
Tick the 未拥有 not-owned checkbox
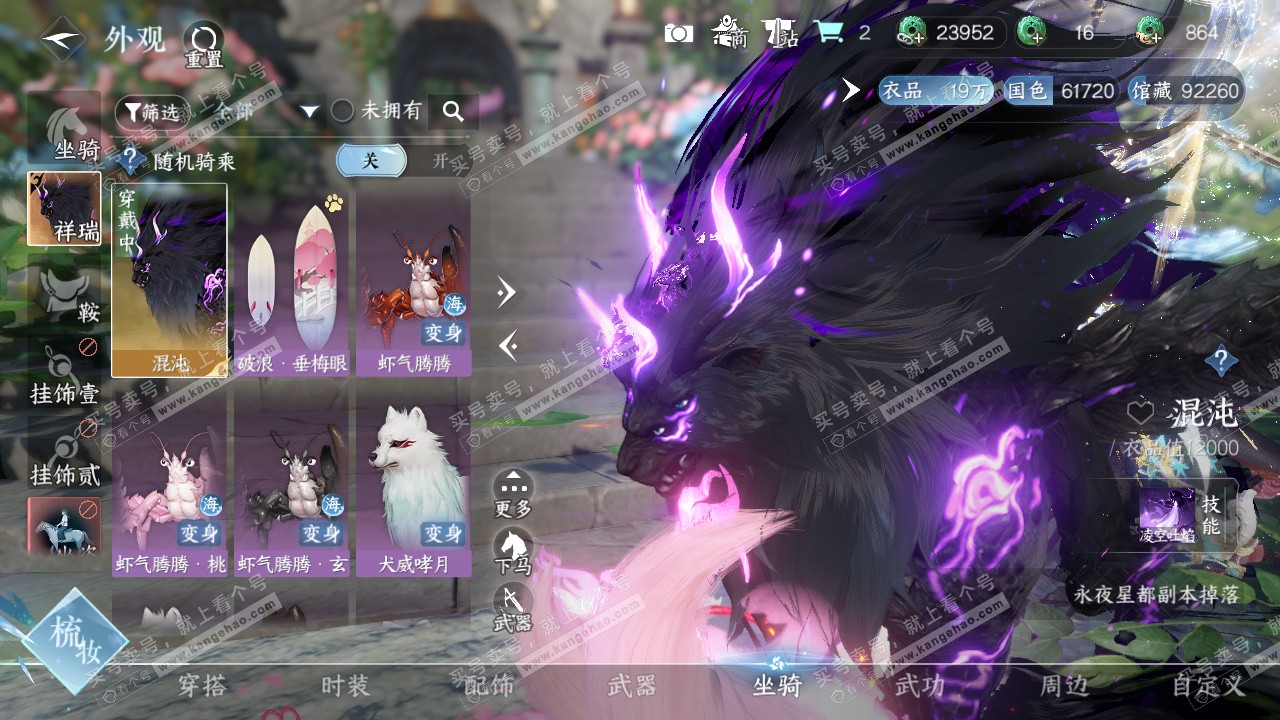coord(343,111)
